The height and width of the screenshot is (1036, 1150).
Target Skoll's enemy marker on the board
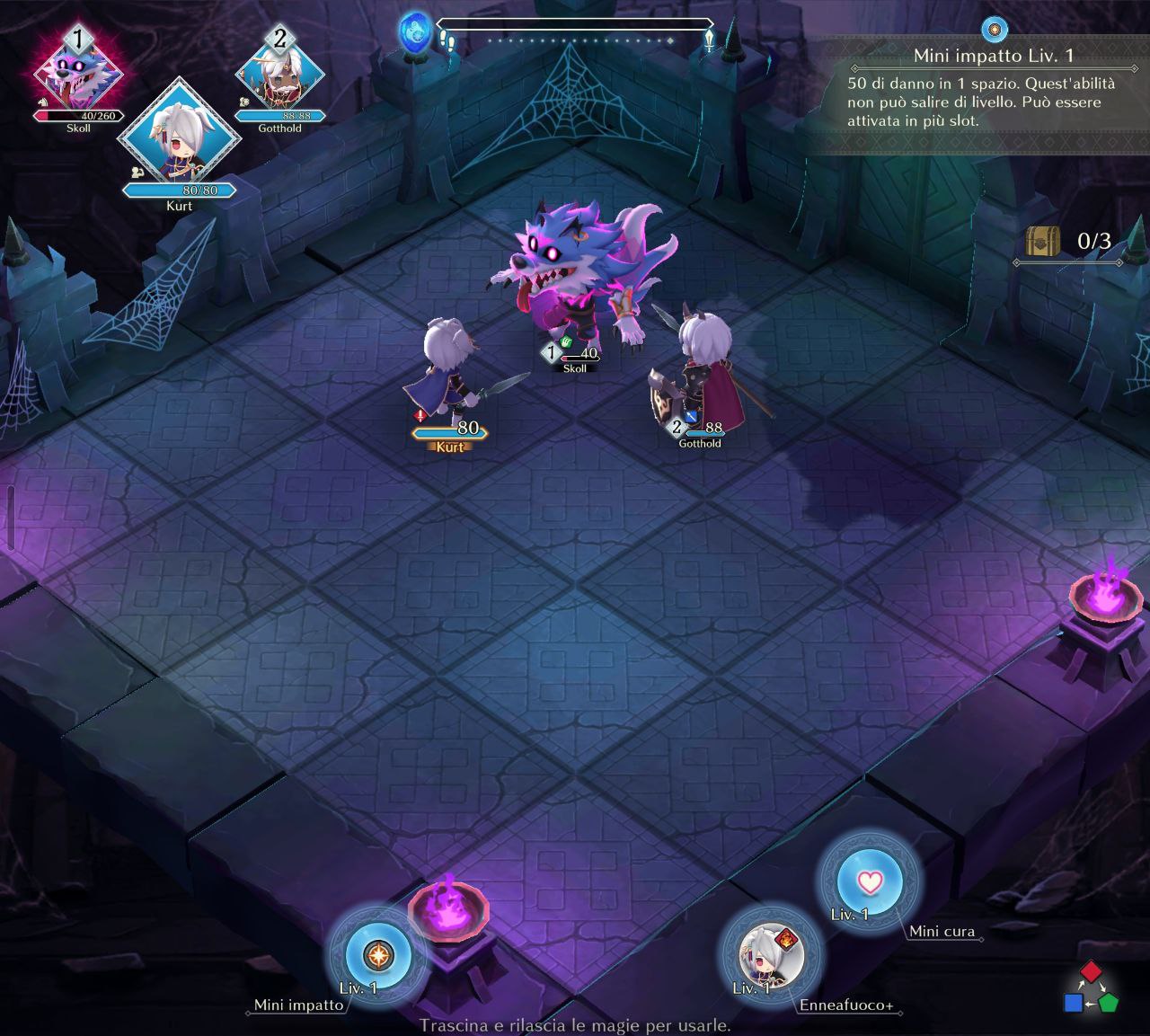(x=573, y=354)
